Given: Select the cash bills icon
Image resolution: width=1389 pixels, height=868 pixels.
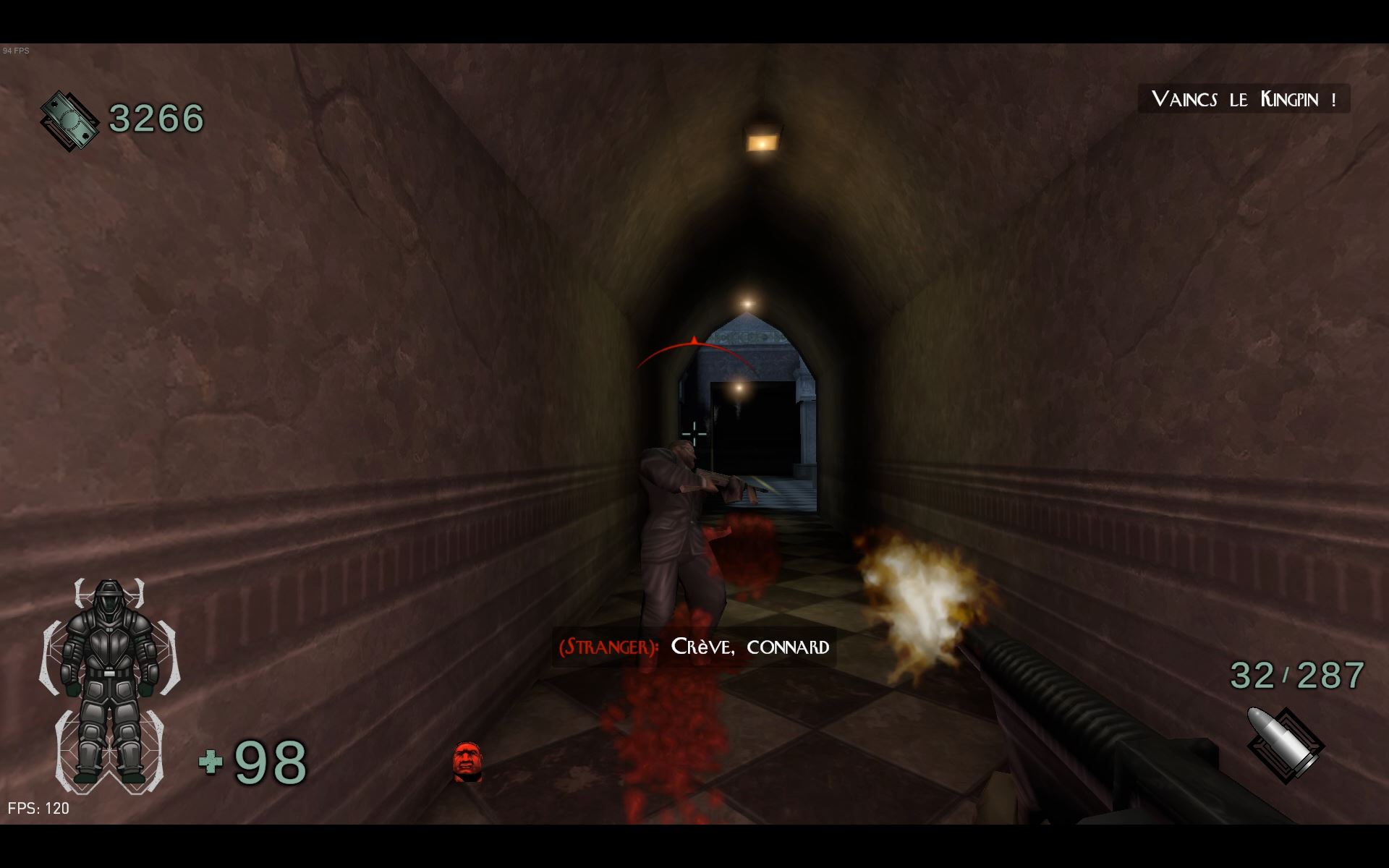Looking at the screenshot, I should tap(69, 120).
